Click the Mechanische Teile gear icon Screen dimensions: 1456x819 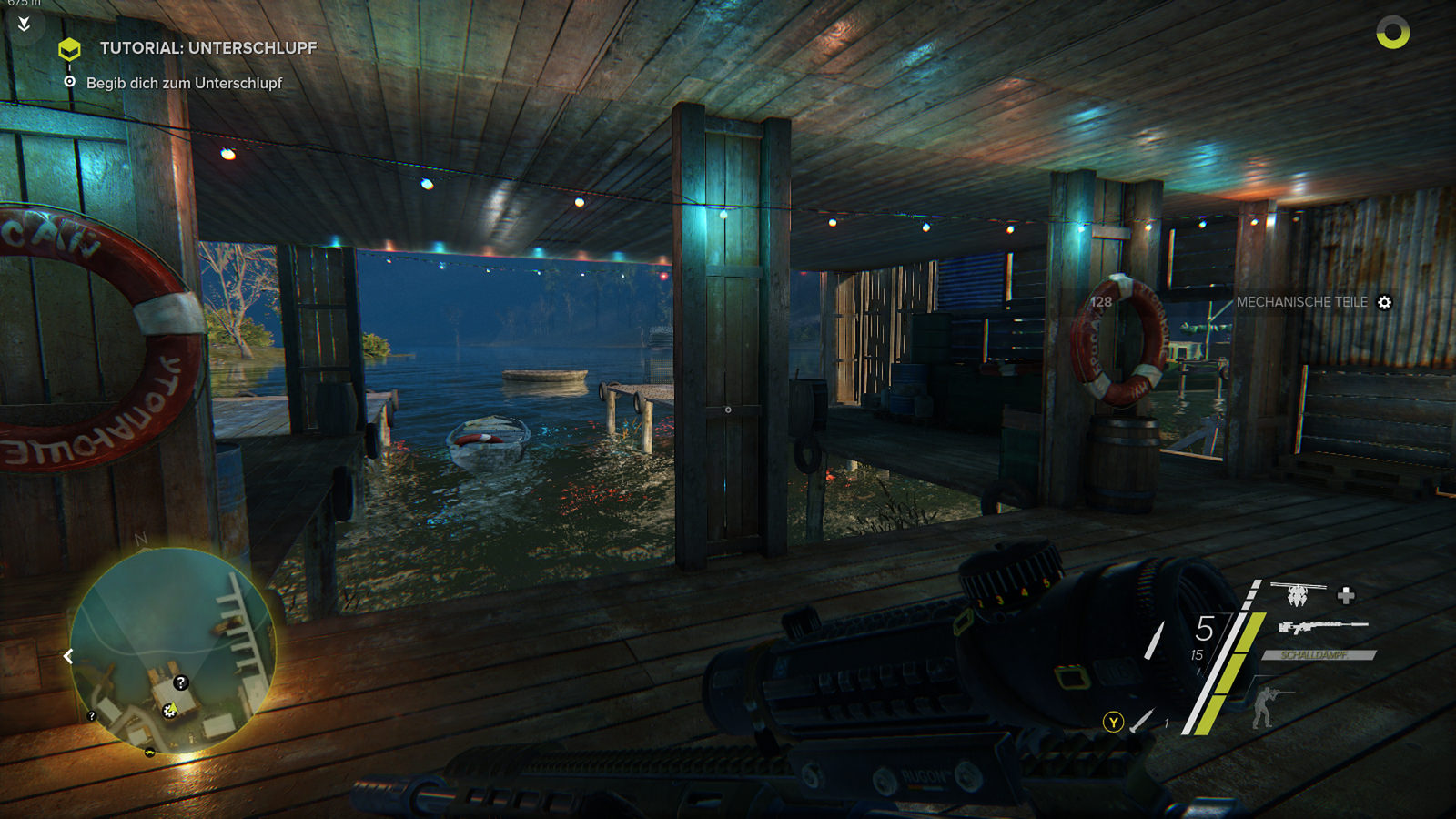[1384, 302]
